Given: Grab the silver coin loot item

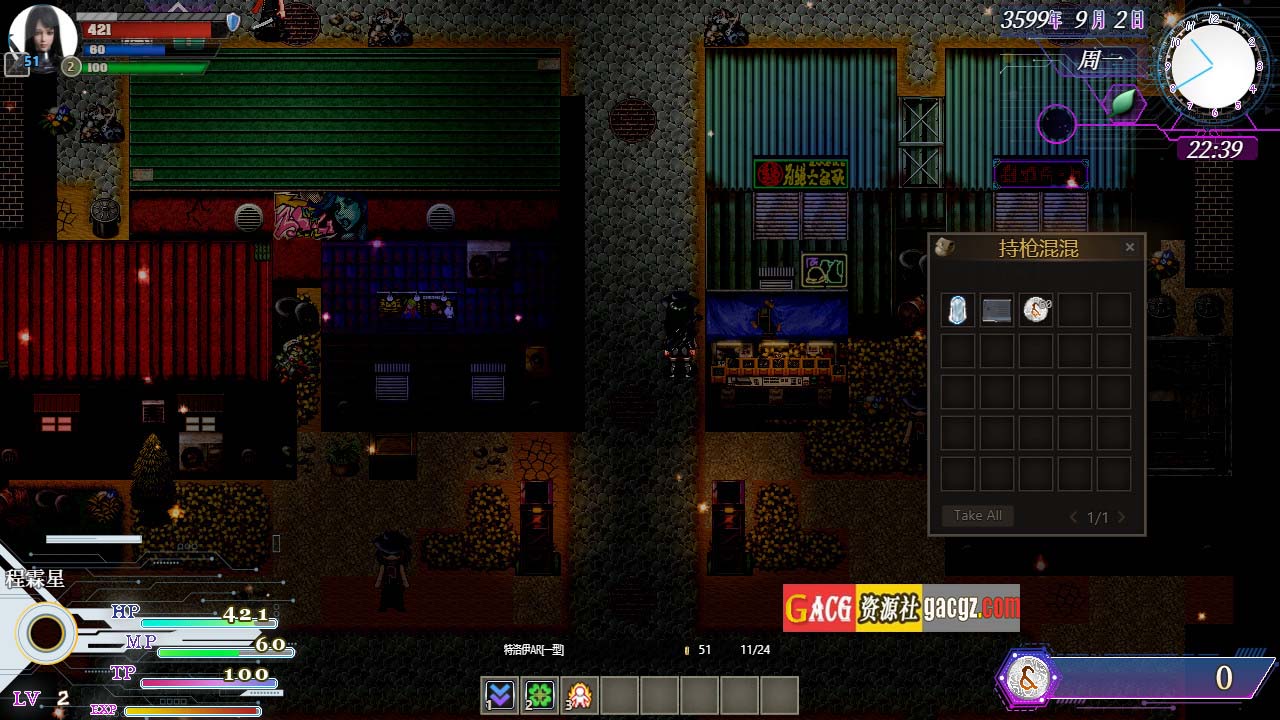Looking at the screenshot, I should pyautogui.click(x=1036, y=310).
